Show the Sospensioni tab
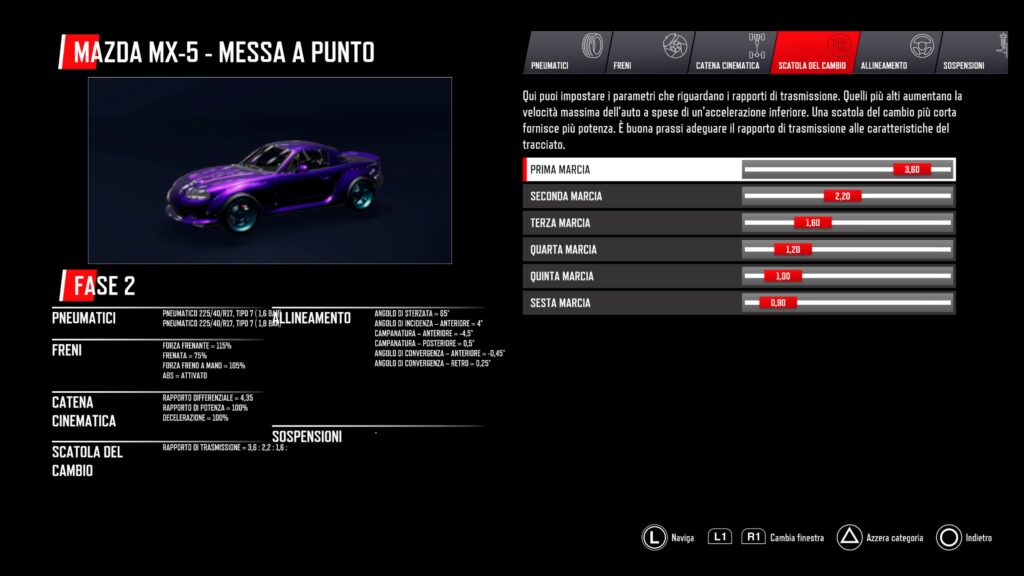Viewport: 1024px width, 576px height. (x=973, y=53)
